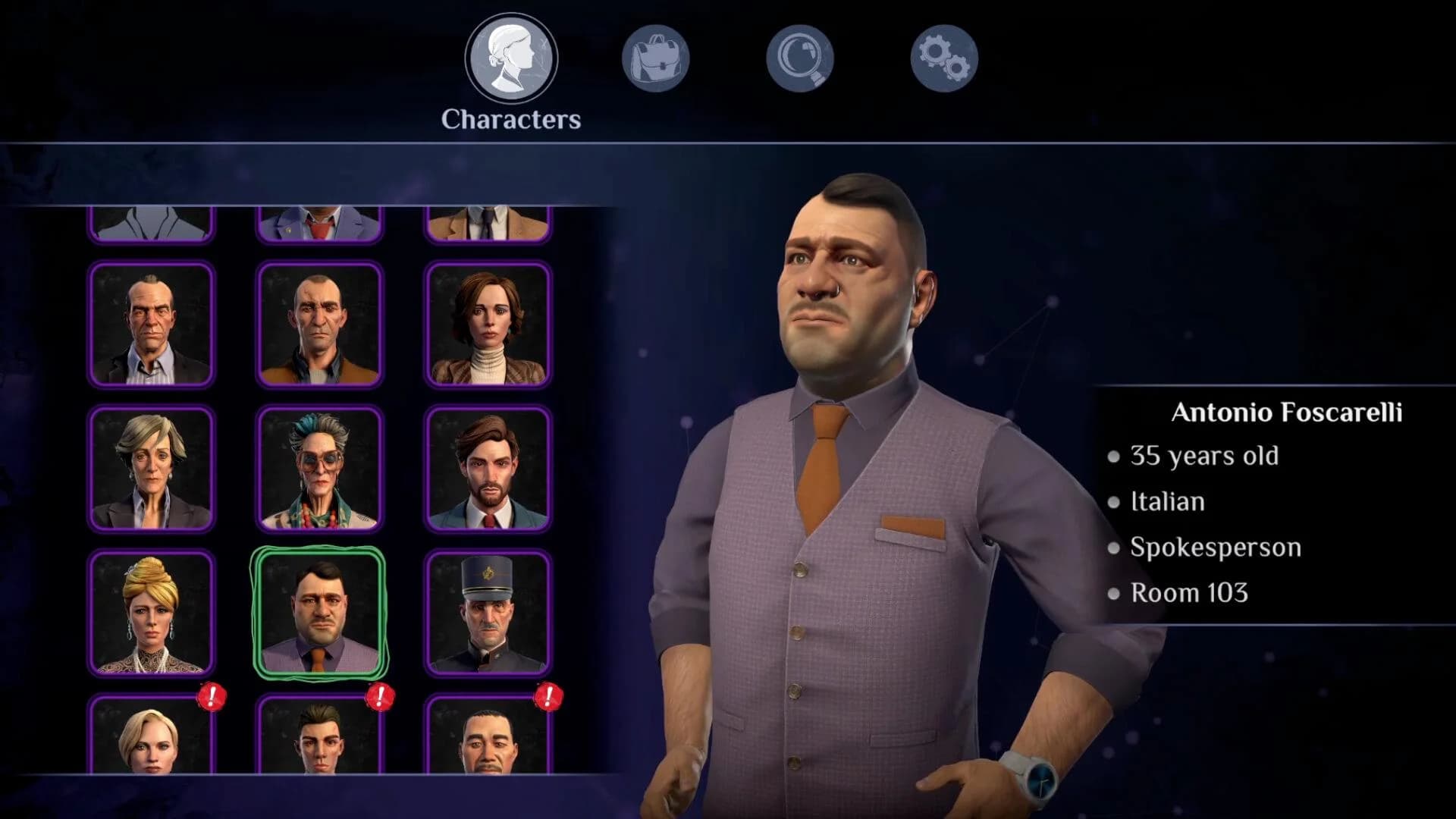Open the elderly lady with monocle portrait

tap(320, 468)
